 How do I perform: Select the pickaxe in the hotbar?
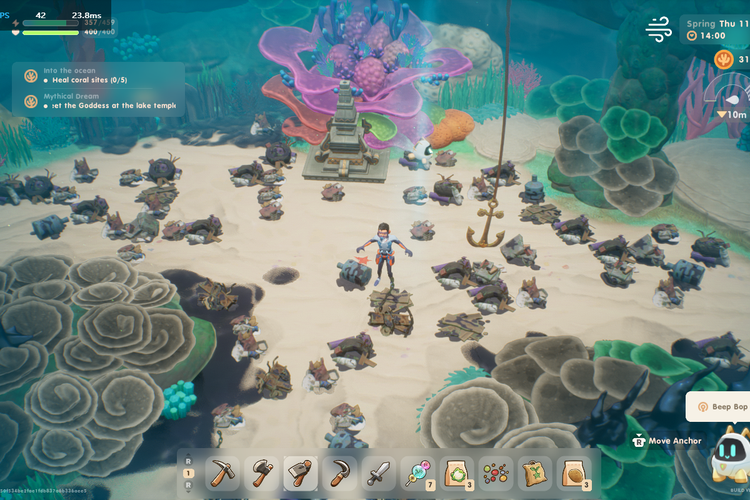point(223,473)
